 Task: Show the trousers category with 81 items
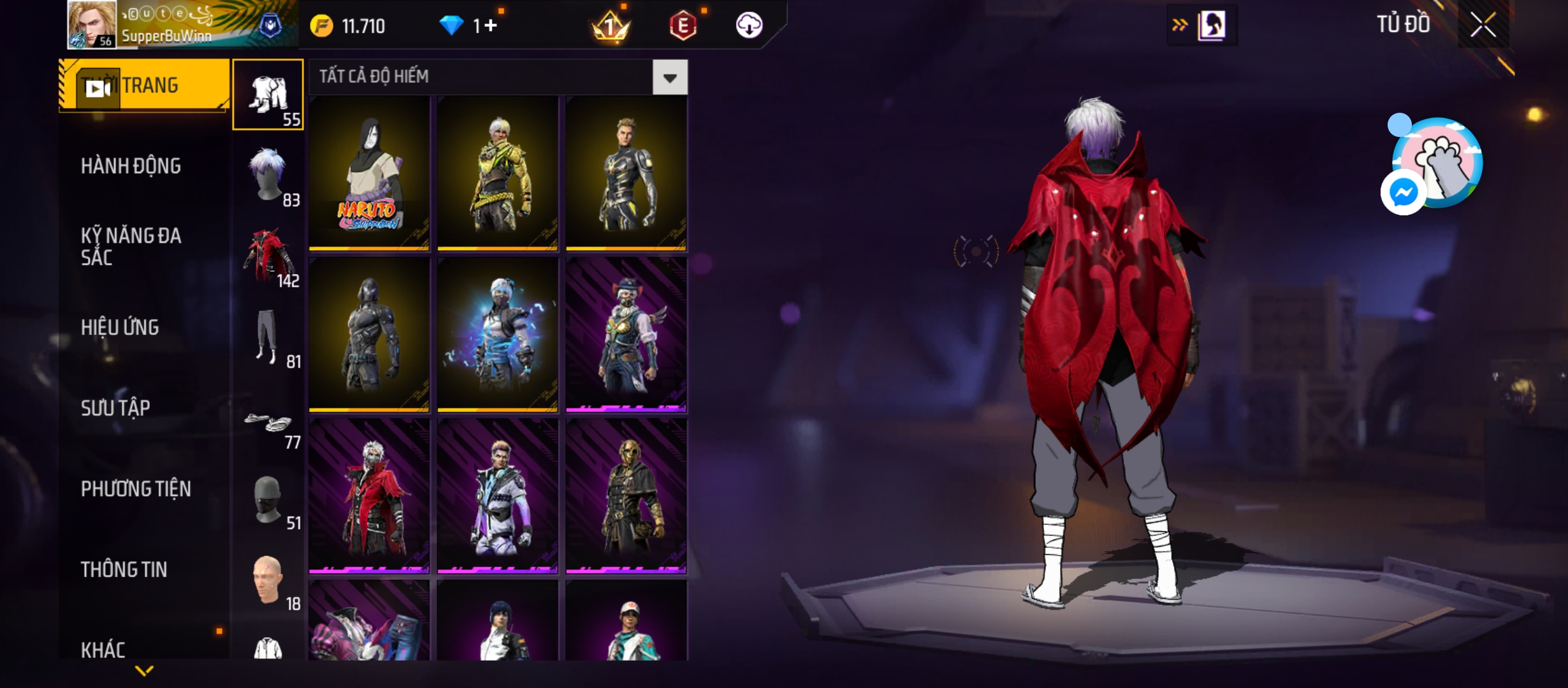pyautogui.click(x=268, y=338)
